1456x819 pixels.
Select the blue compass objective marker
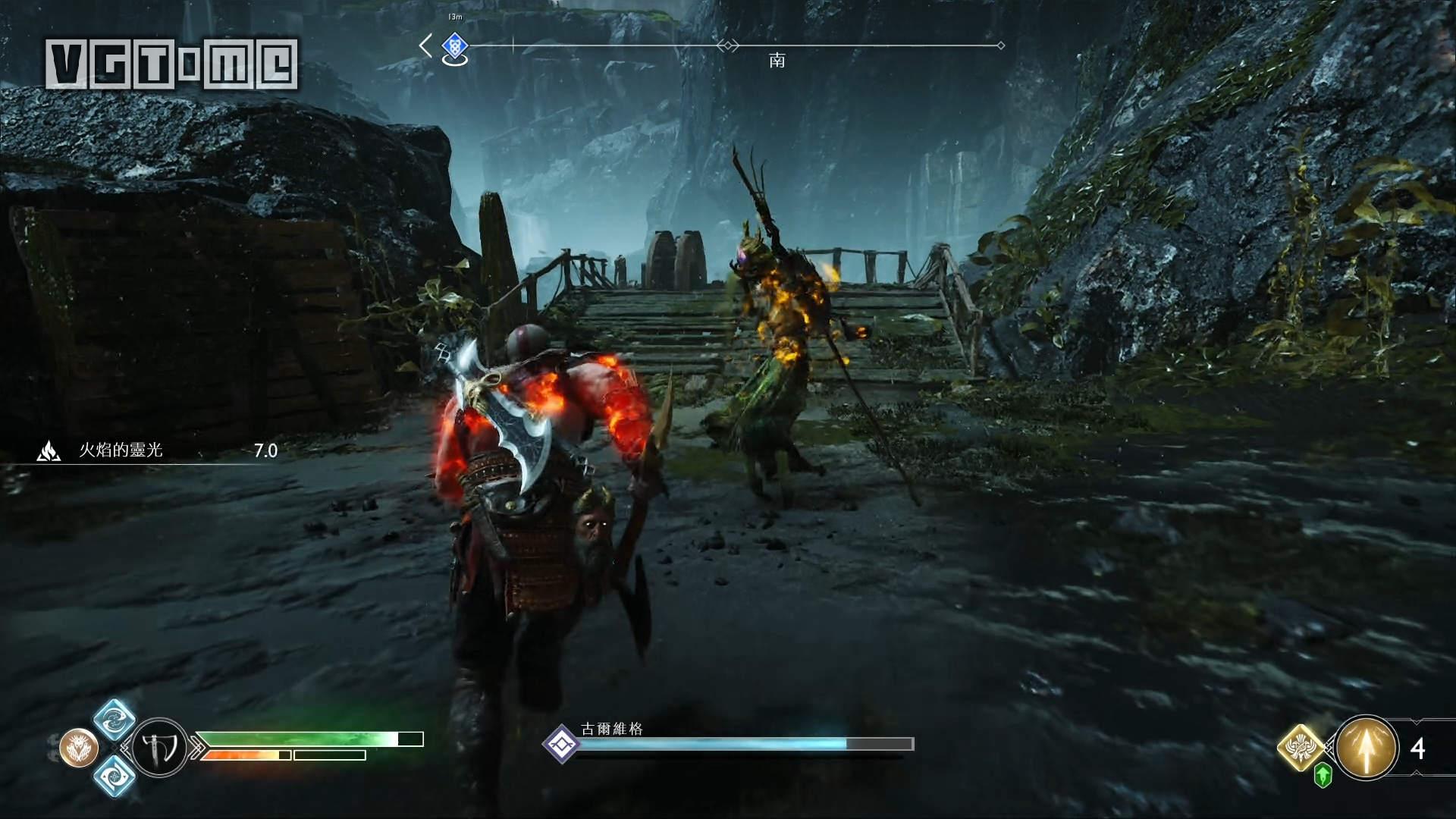(x=454, y=46)
